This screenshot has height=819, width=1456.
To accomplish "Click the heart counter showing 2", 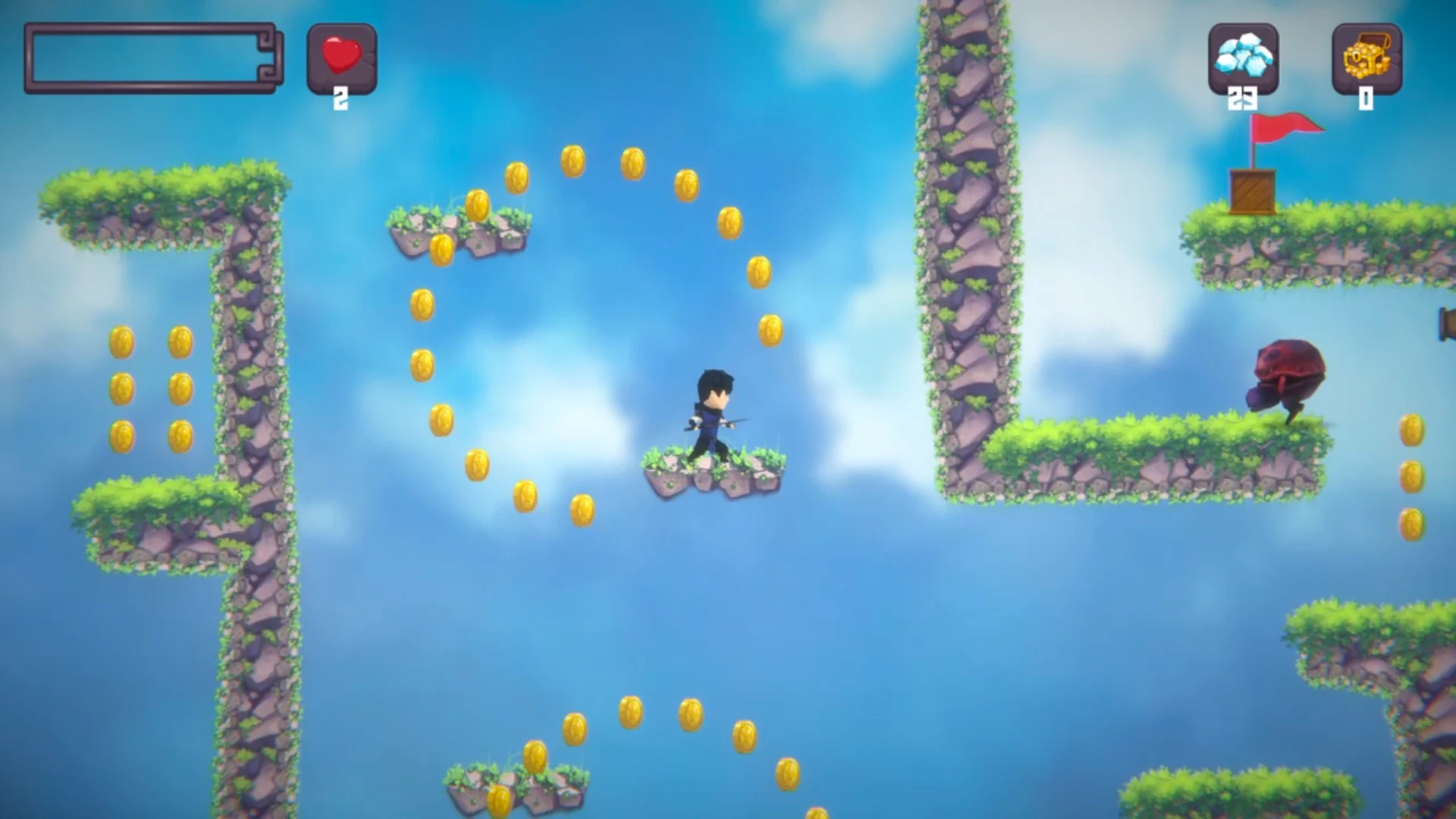I will (x=340, y=97).
